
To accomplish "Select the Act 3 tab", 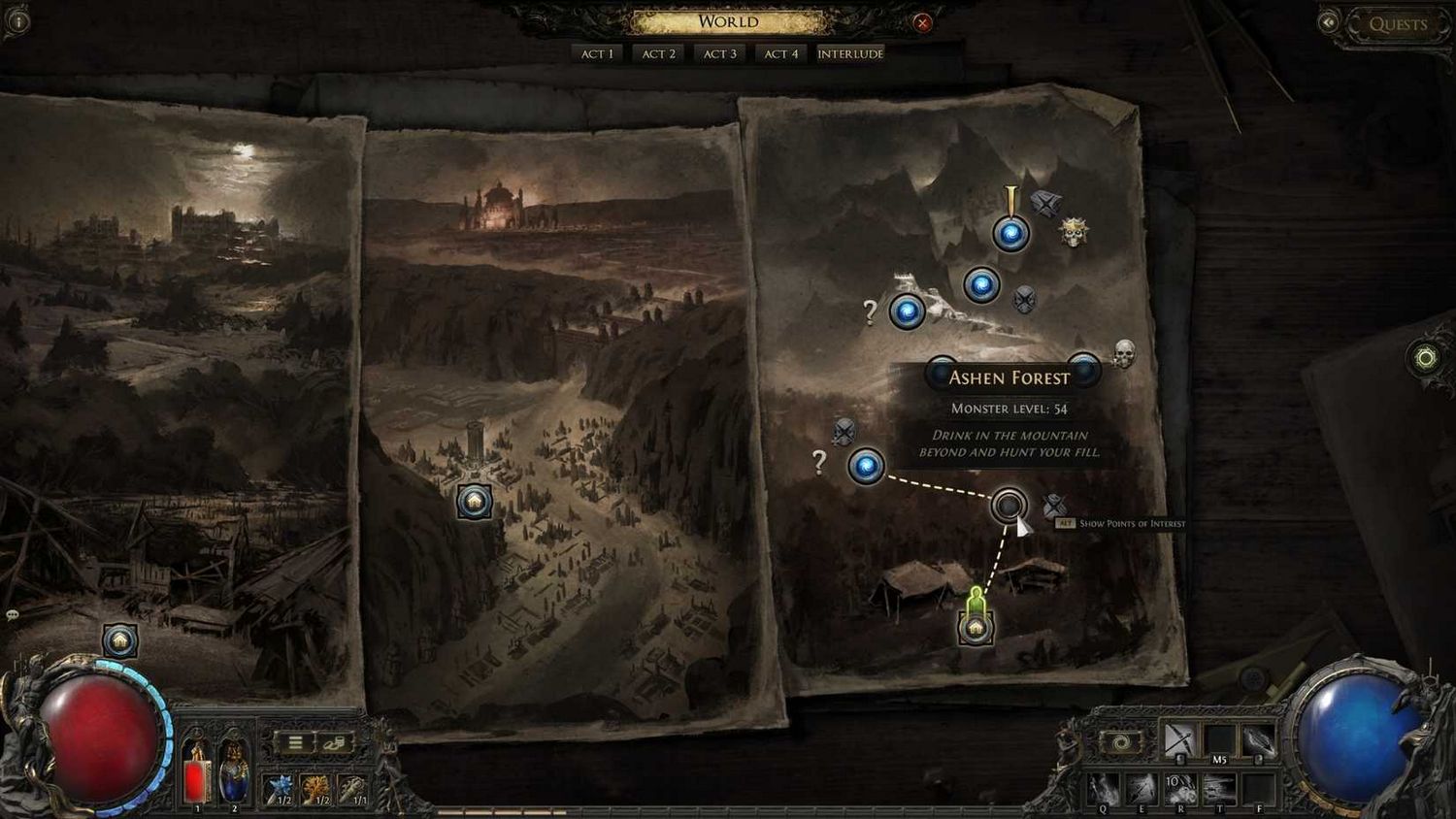I will pos(719,54).
